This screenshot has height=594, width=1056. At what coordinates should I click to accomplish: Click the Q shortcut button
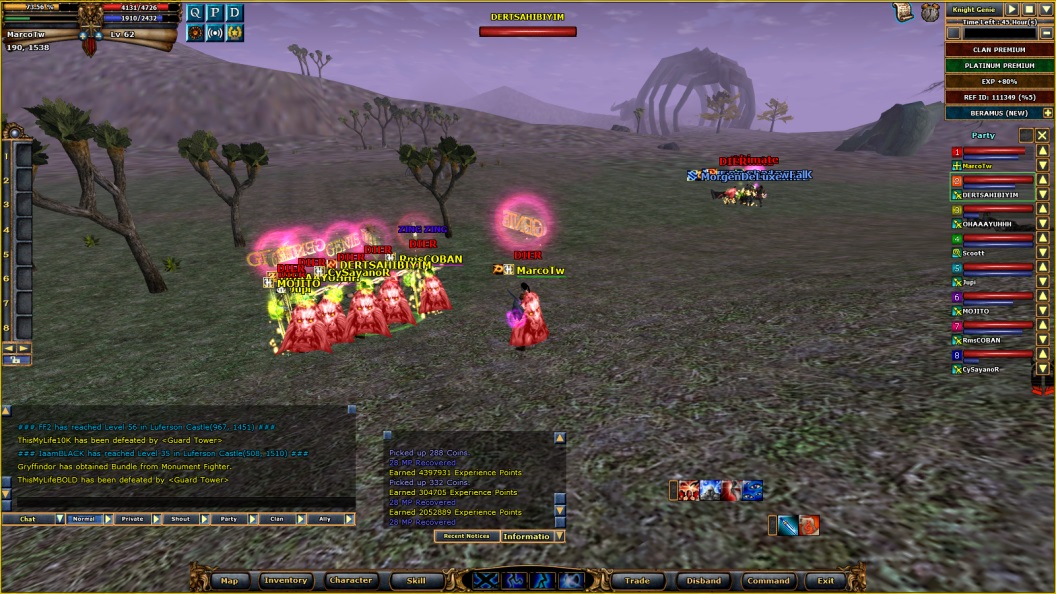[x=194, y=13]
